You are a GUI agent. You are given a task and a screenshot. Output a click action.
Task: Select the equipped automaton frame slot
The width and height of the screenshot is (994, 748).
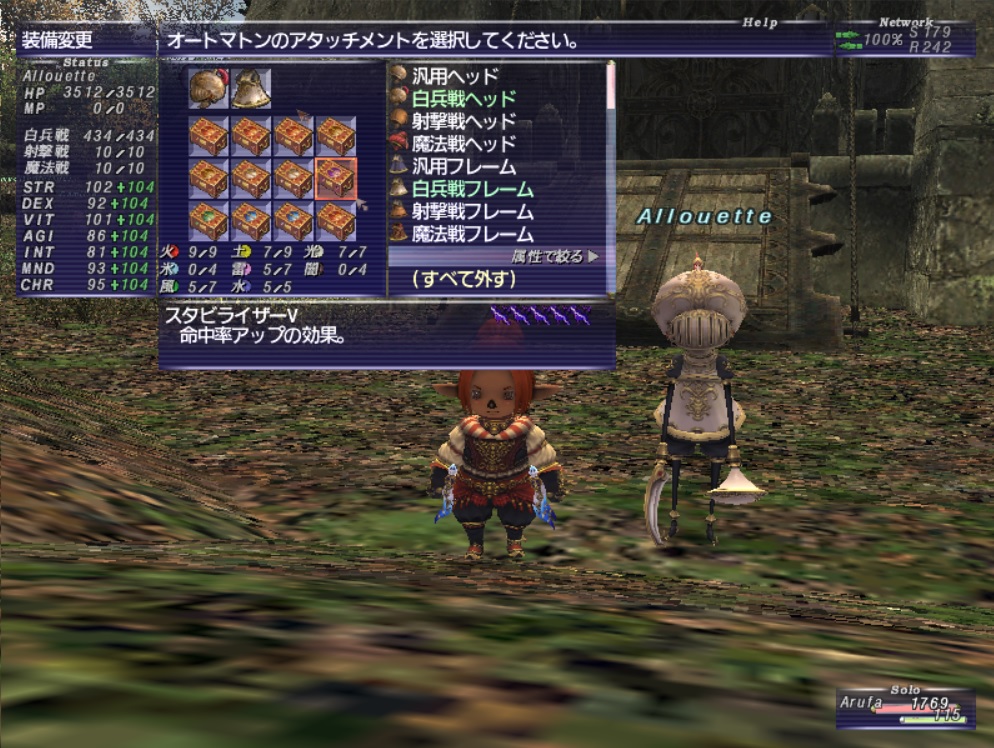(x=251, y=89)
